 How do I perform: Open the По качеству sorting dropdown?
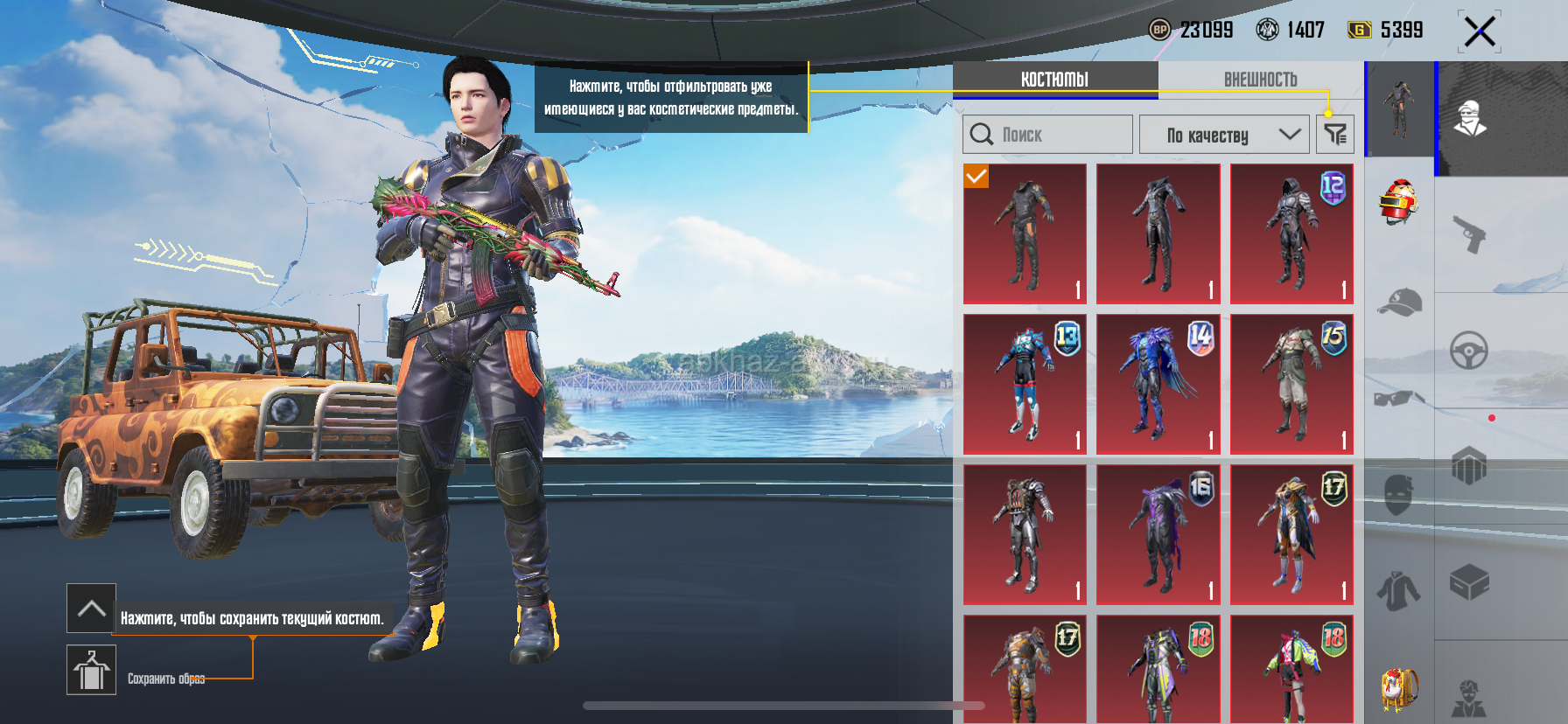(x=1223, y=135)
